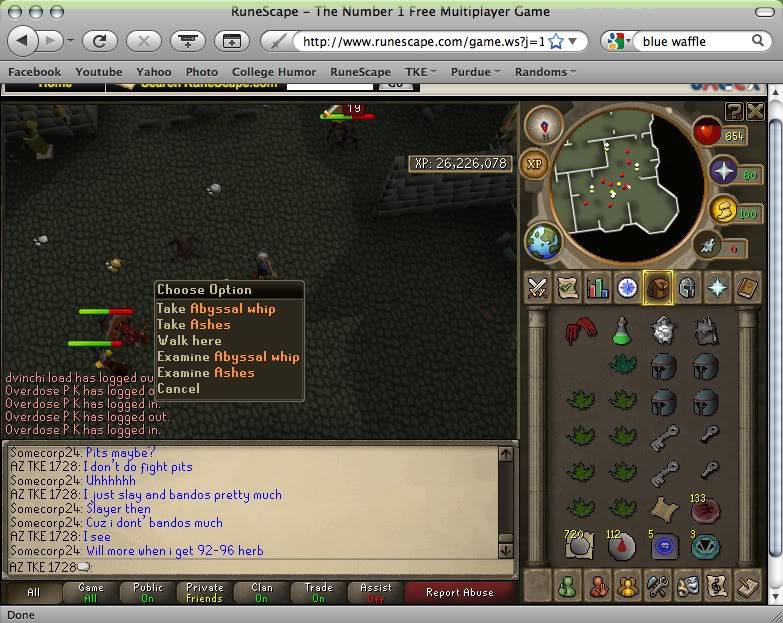Select Examine Abyssal whip
The width and height of the screenshot is (783, 623).
click(228, 357)
